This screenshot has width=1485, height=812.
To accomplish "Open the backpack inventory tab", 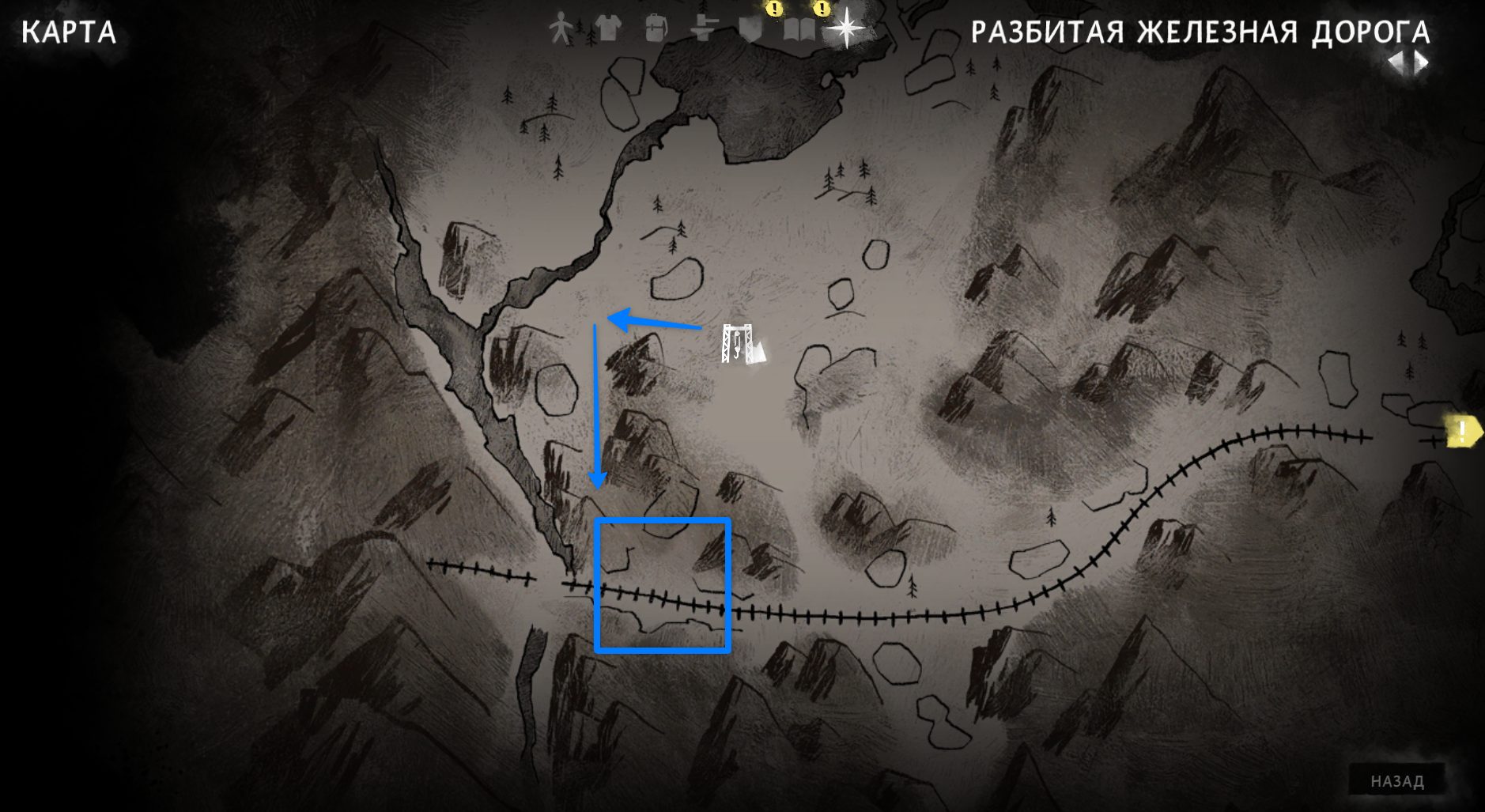I will pyautogui.click(x=656, y=29).
